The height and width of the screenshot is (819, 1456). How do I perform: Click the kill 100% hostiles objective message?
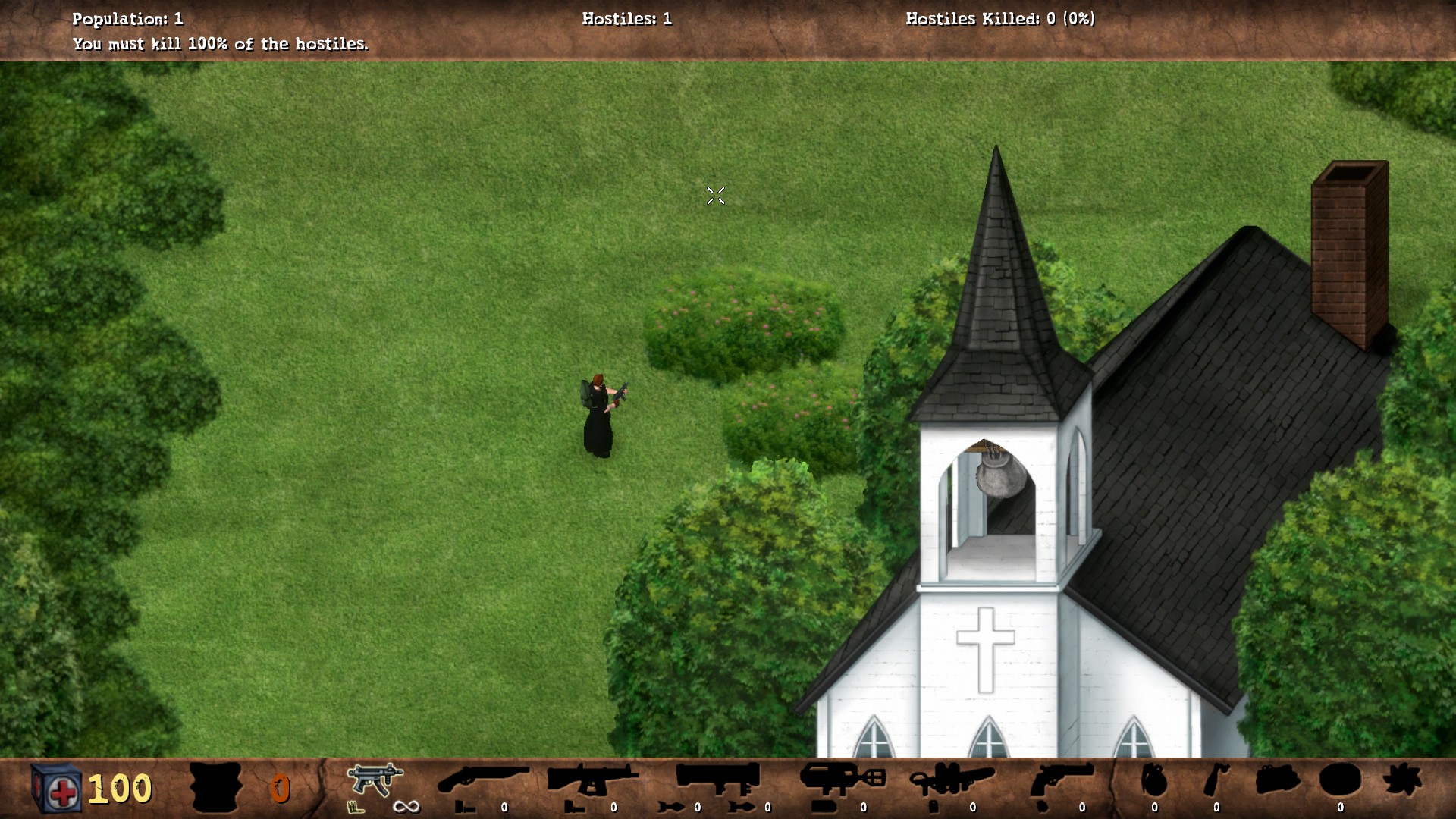pyautogui.click(x=220, y=44)
